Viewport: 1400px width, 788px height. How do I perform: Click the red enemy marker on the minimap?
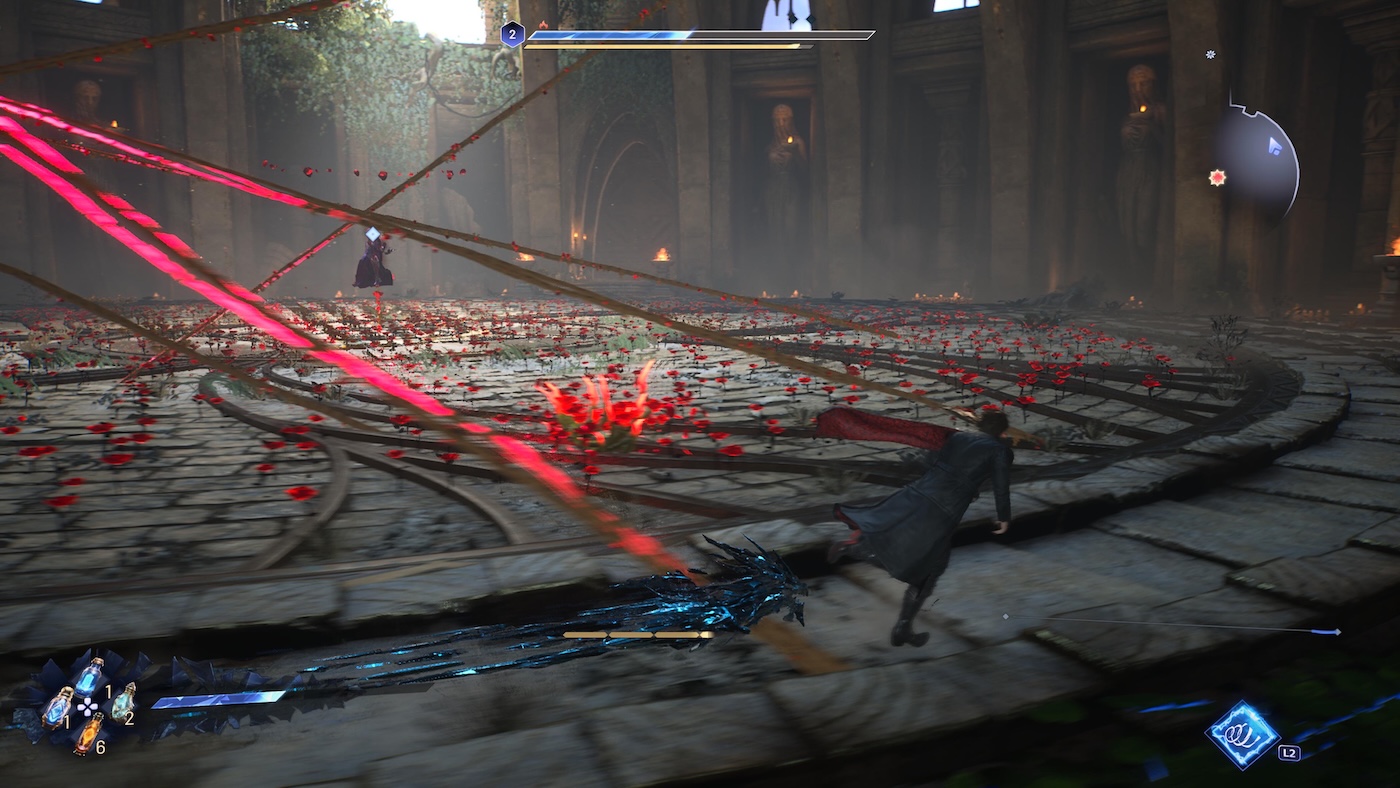1217,178
